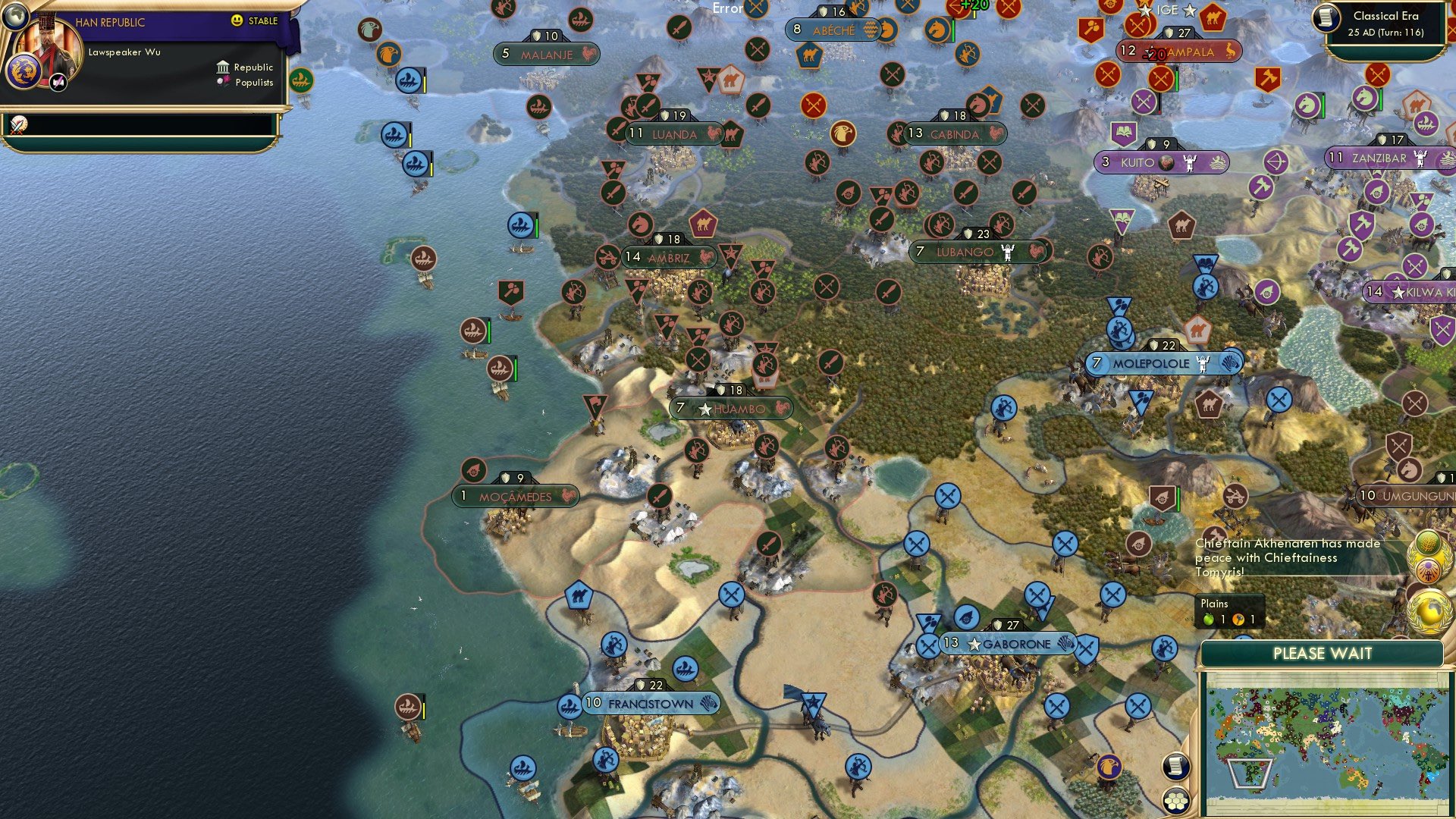Select a Han trireme unit flag along the coast
The width and height of the screenshot is (1456, 819).
(407, 79)
